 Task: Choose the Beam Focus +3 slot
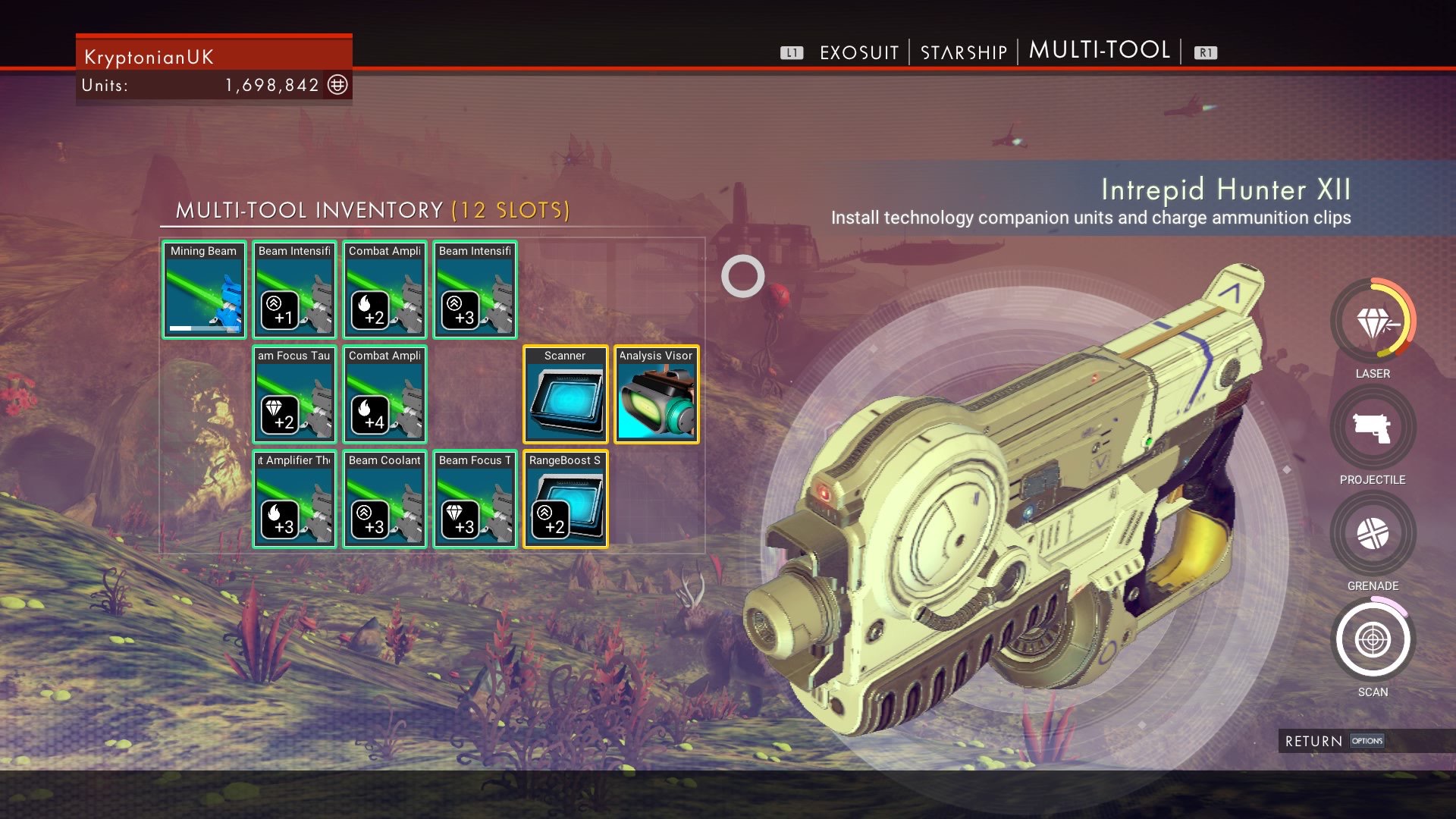pyautogui.click(x=475, y=499)
